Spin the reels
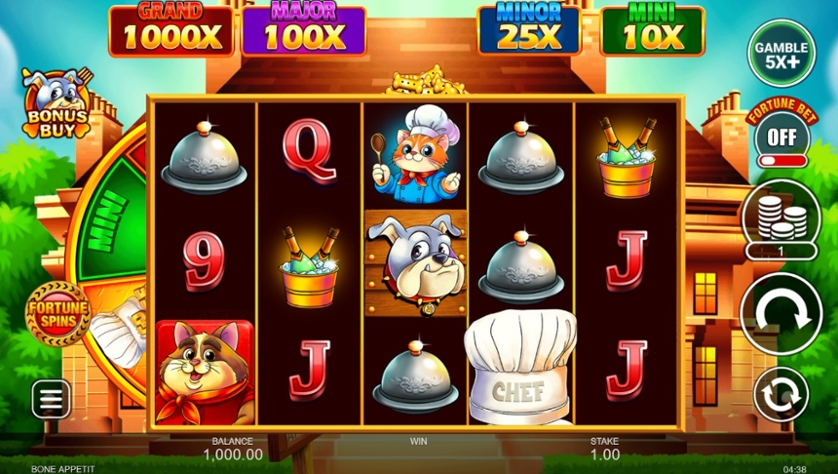This screenshot has height=474, width=838. [781, 312]
